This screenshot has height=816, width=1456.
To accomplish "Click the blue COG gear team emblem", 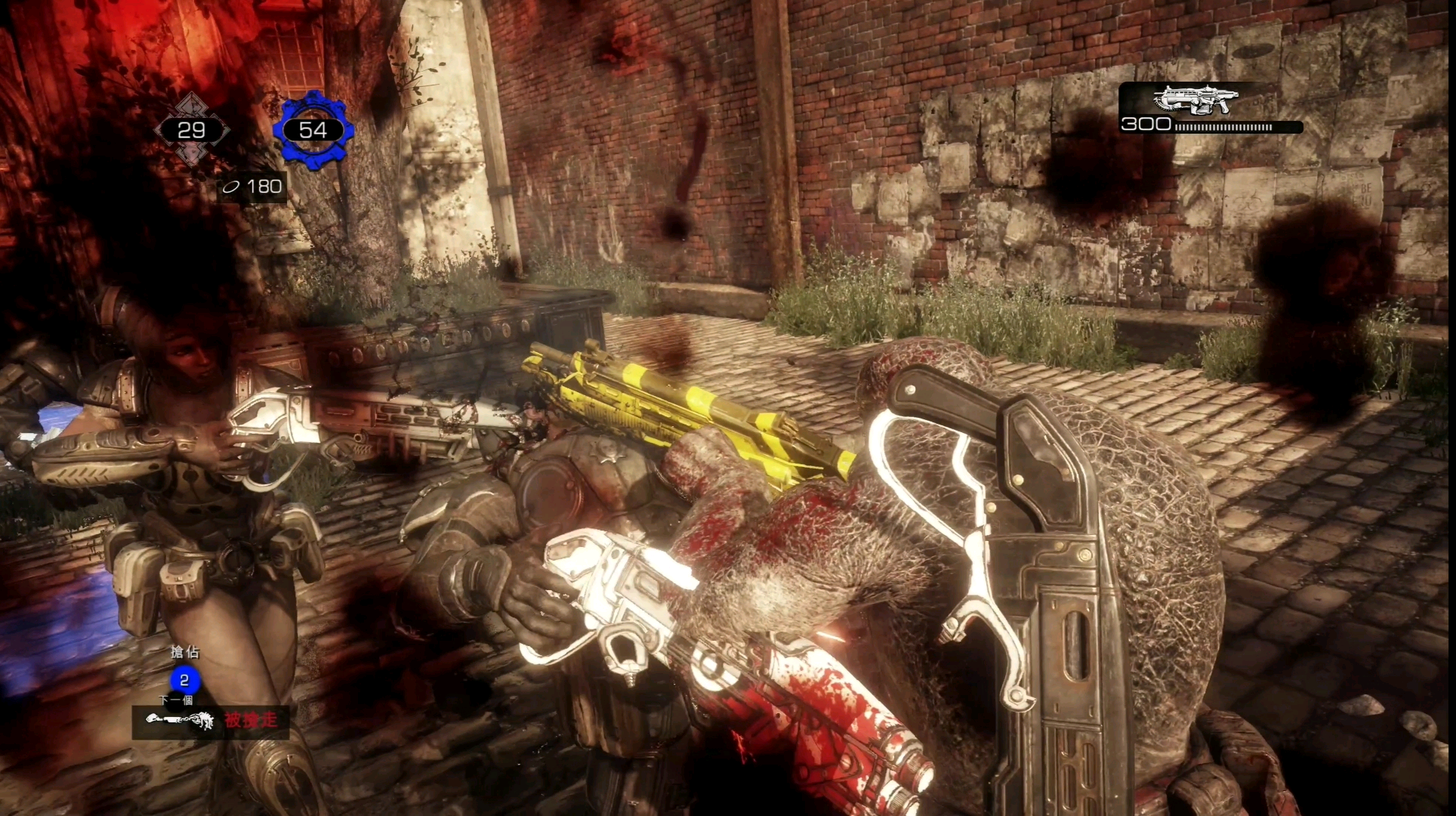I will 313,130.
